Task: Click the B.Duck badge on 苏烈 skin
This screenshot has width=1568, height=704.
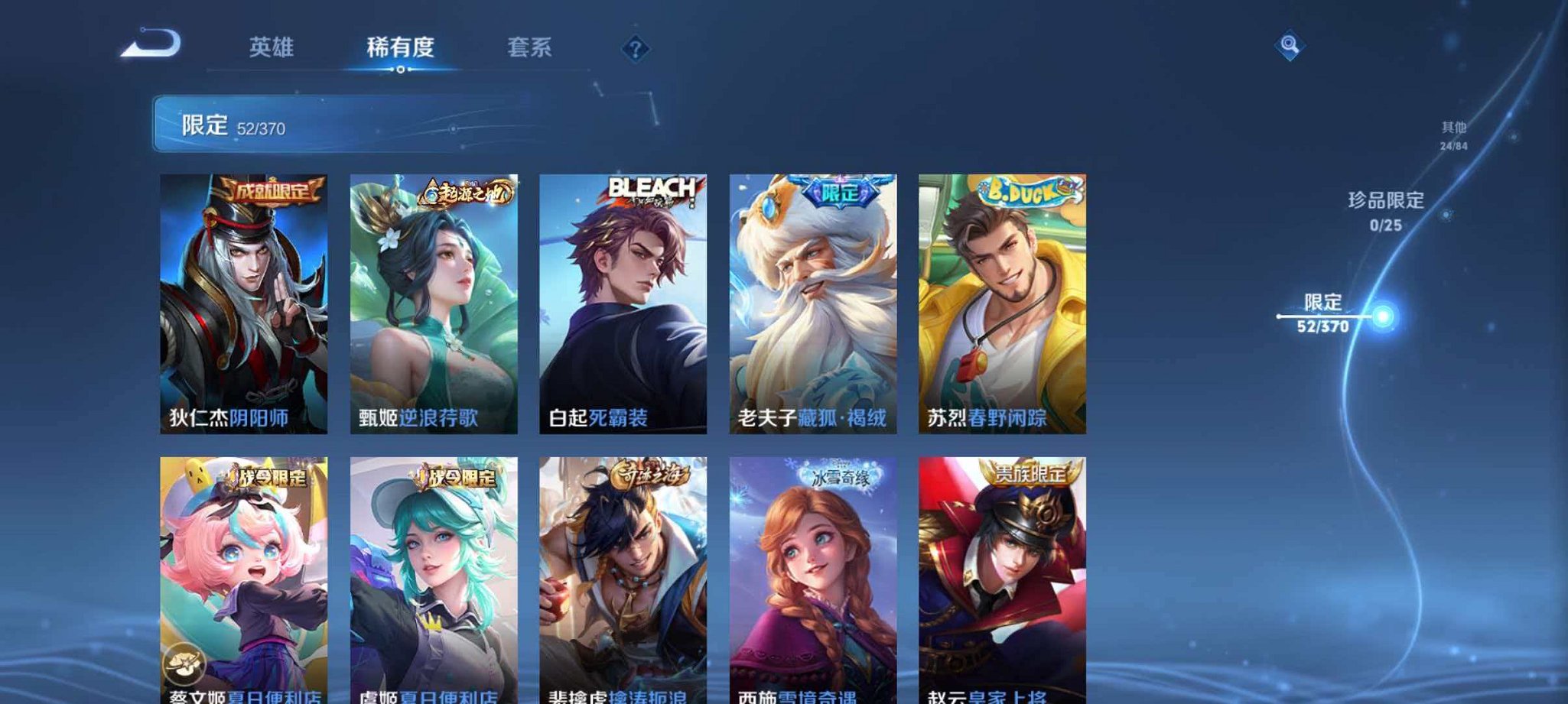Action: pos(1023,190)
